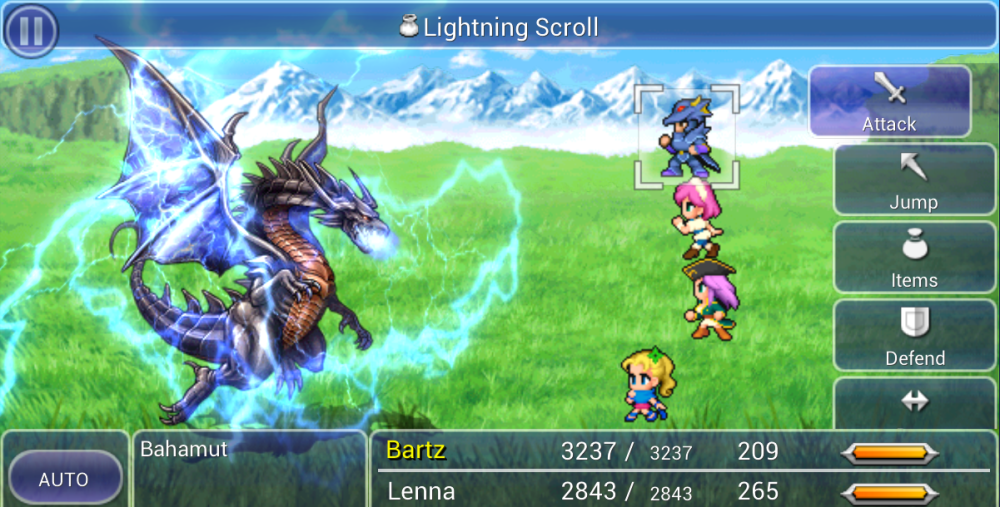Select Bahamut in the enemy name list

coord(184,449)
